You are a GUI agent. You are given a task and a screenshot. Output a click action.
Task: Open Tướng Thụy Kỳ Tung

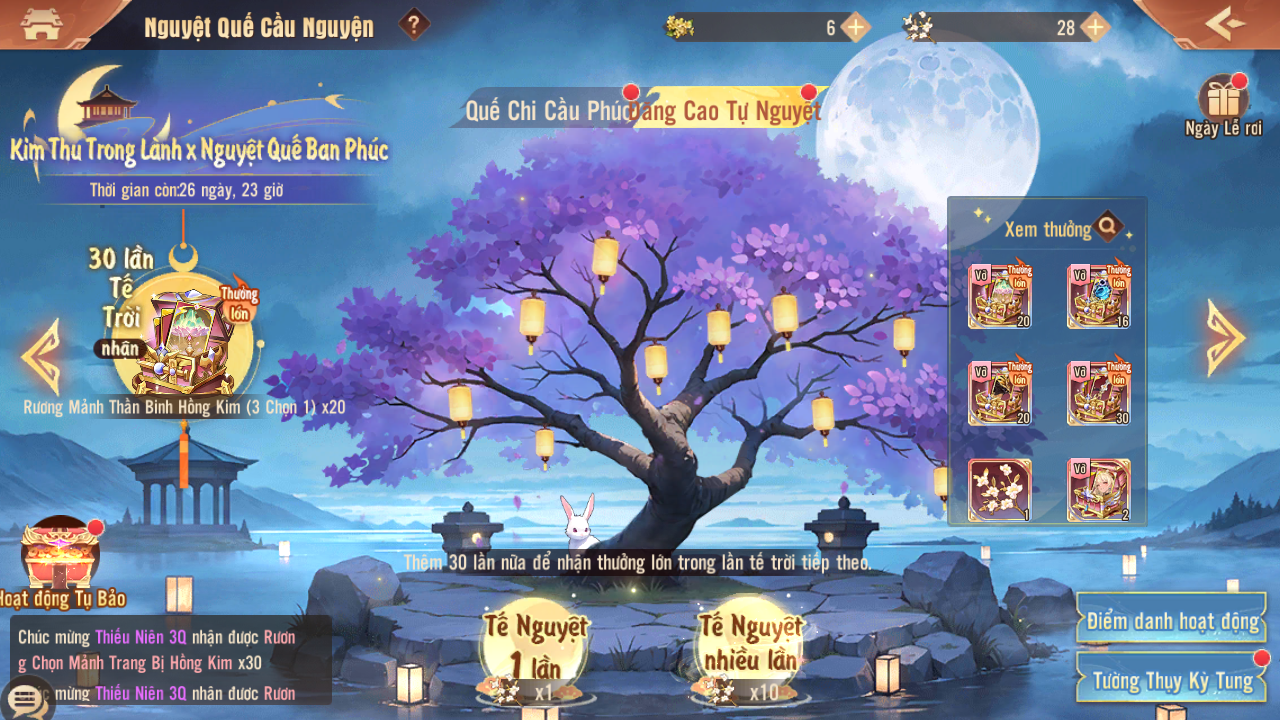tap(1171, 680)
